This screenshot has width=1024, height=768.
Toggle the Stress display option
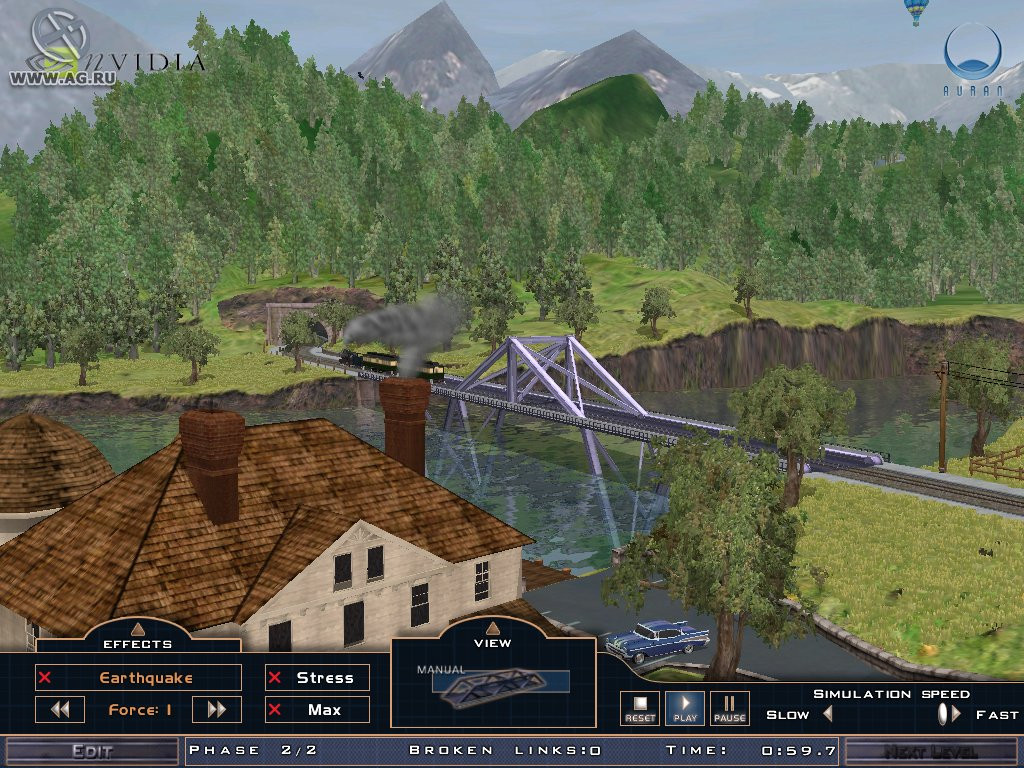[x=317, y=678]
